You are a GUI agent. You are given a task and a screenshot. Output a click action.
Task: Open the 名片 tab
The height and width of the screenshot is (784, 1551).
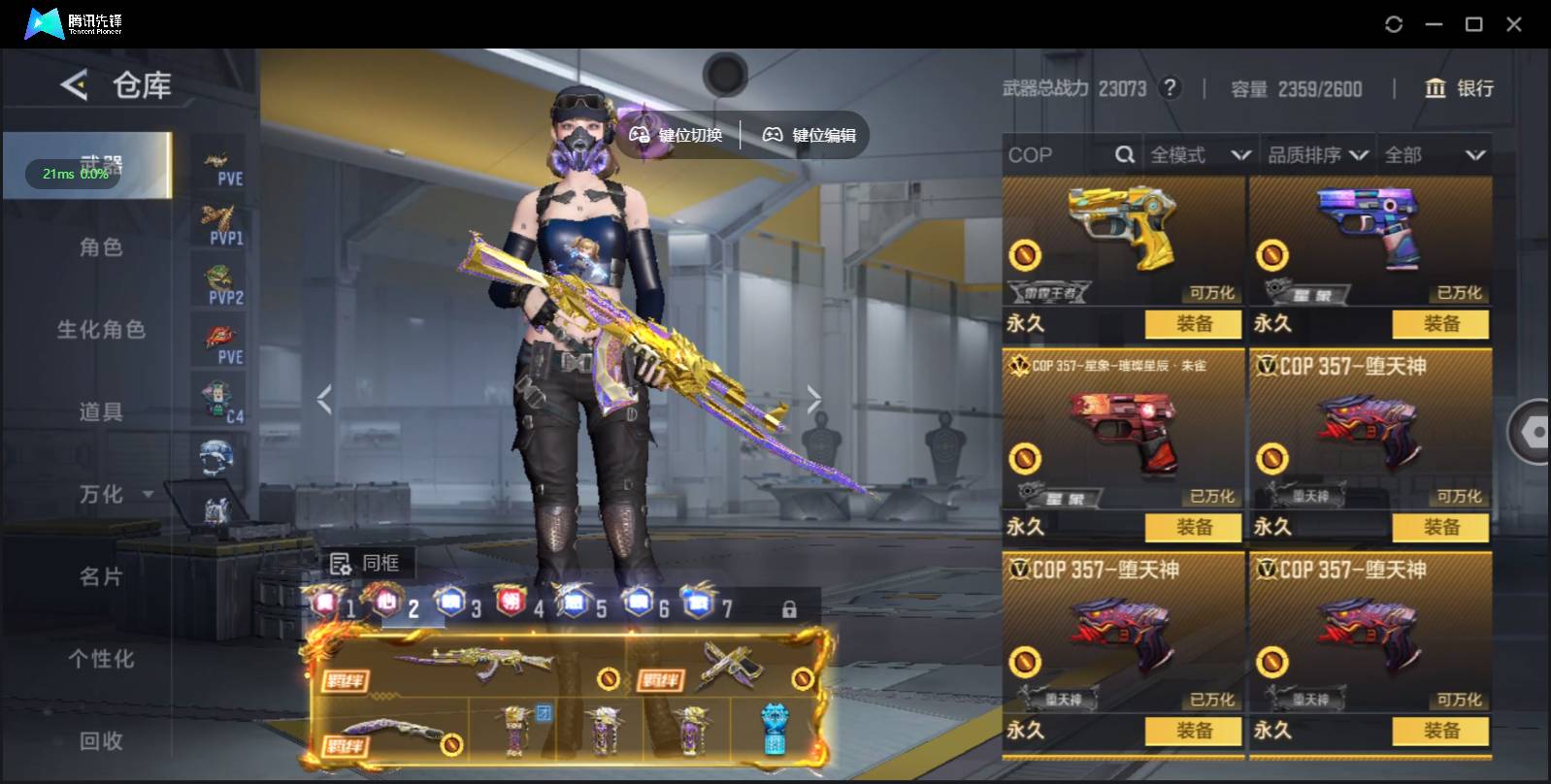[101, 577]
